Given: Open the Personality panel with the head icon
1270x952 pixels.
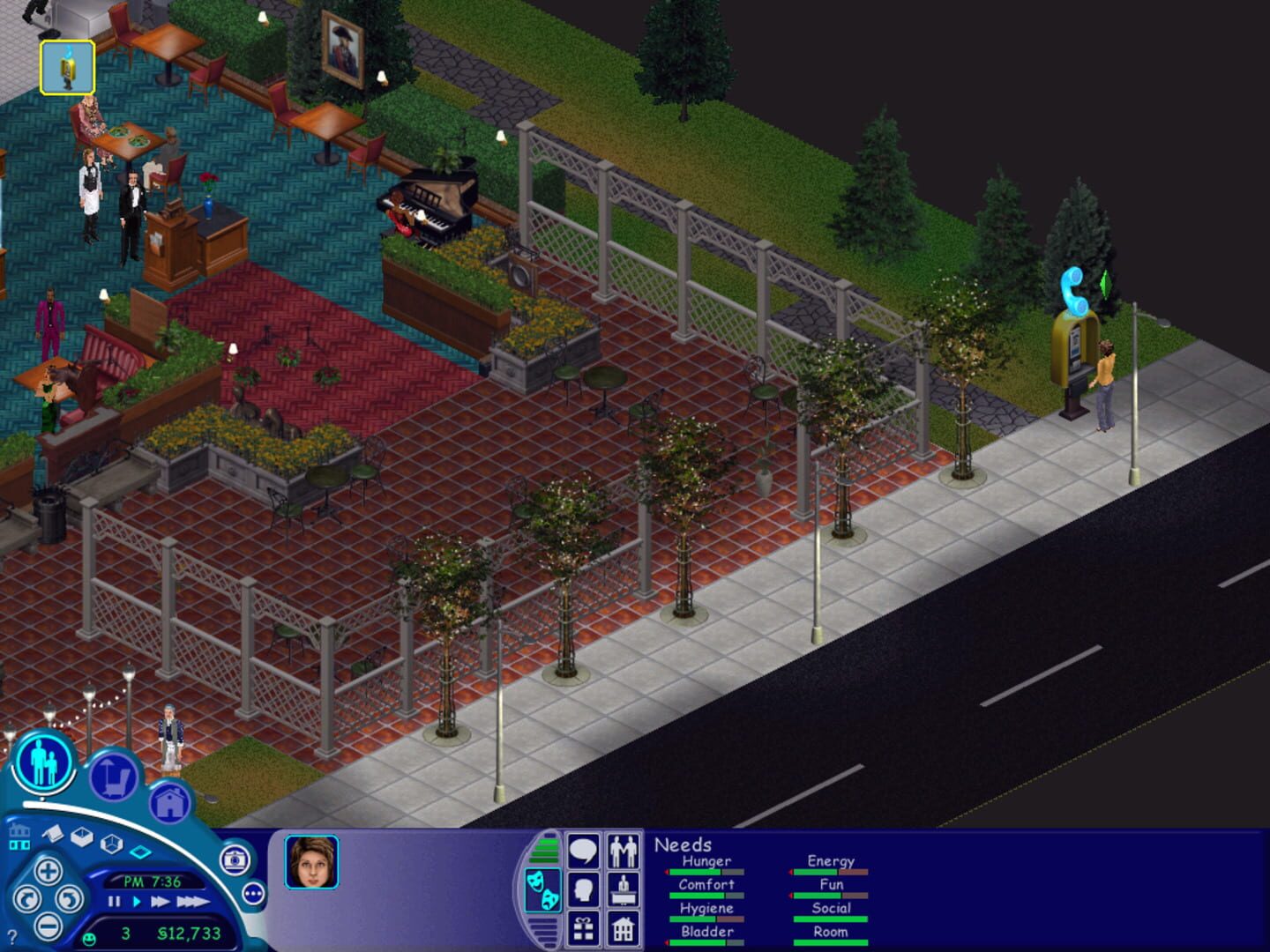Looking at the screenshot, I should point(584,889).
